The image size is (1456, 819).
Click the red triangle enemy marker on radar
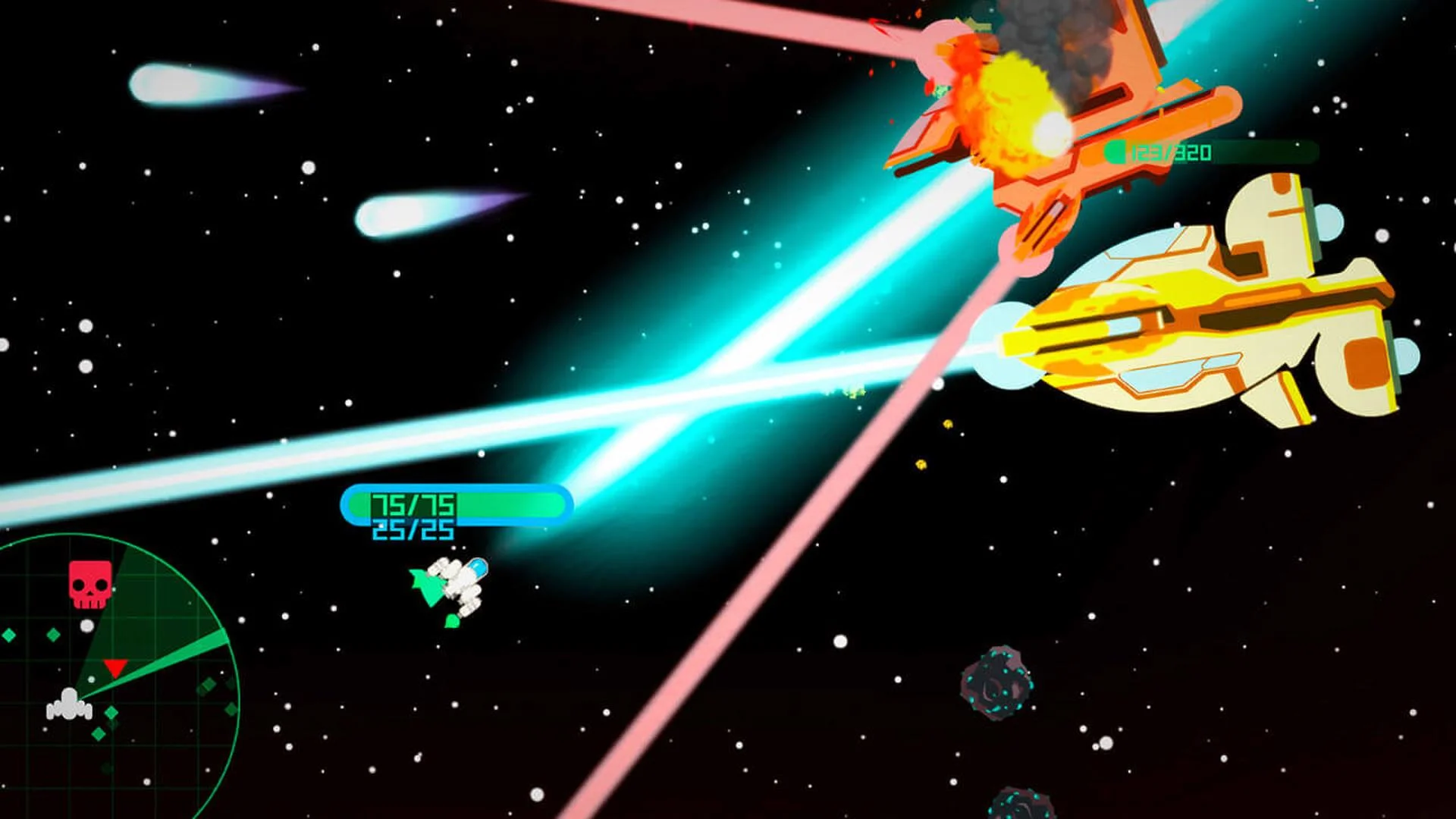(x=115, y=668)
